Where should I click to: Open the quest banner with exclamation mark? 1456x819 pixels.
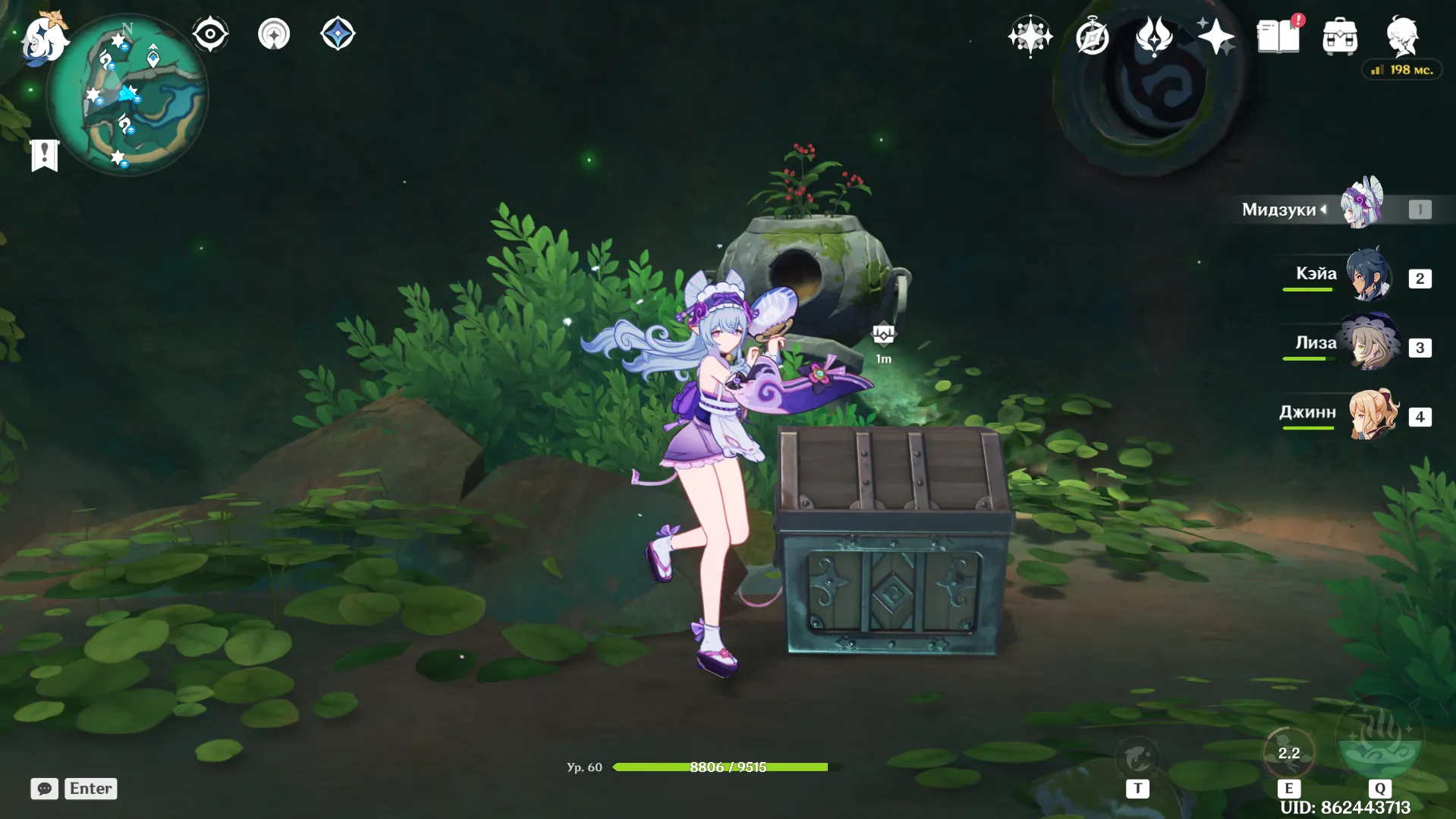tap(45, 155)
